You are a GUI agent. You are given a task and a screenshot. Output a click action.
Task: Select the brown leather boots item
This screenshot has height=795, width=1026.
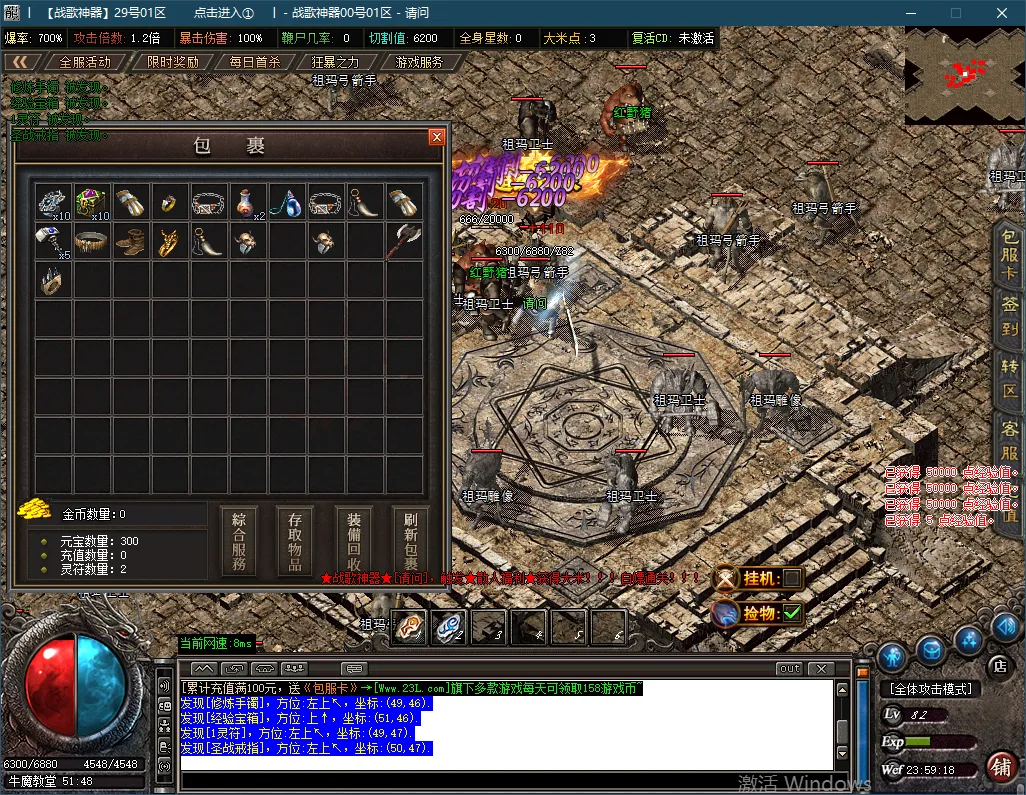point(131,241)
